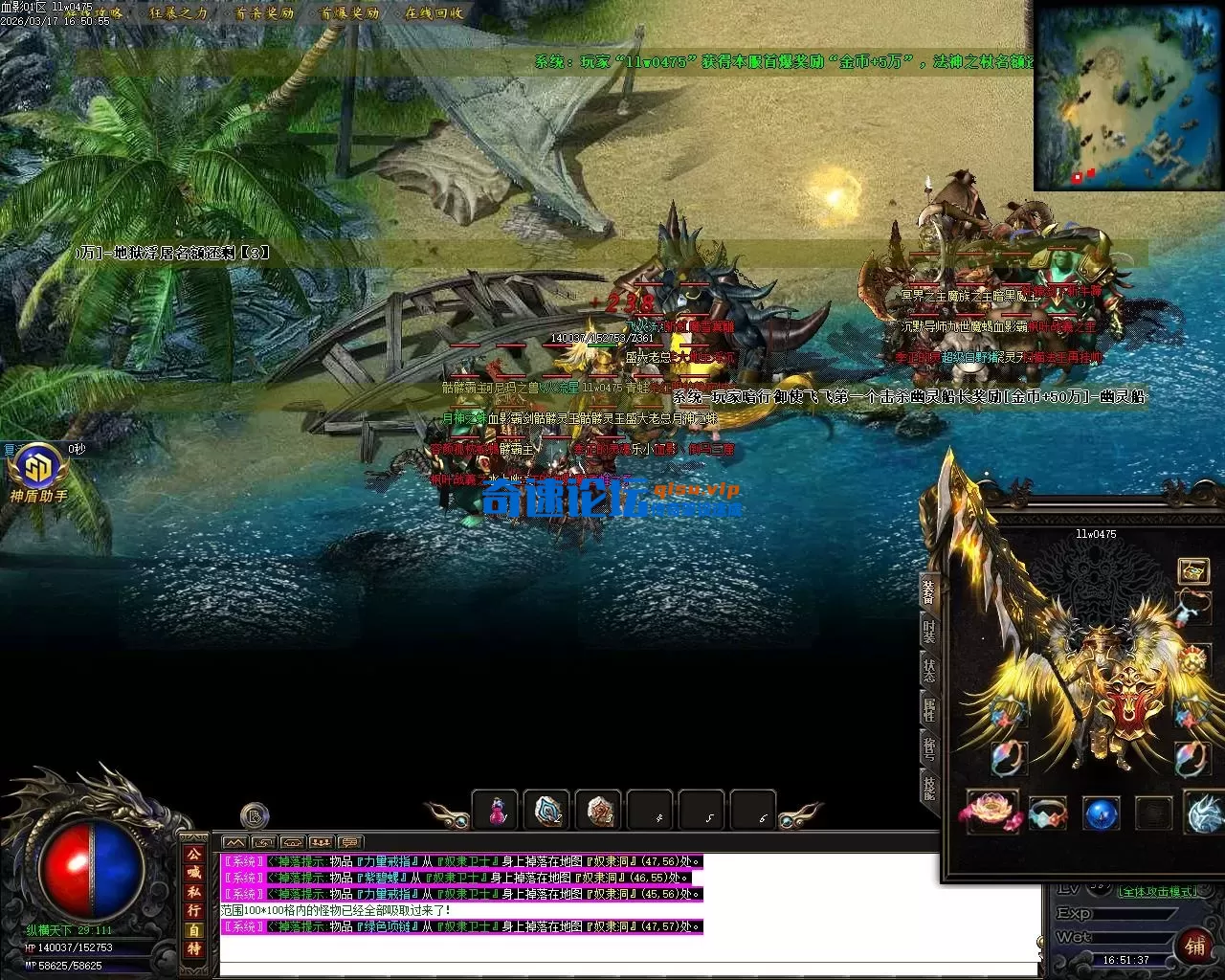The height and width of the screenshot is (980, 1225).
Task: Open the 铺 shop button
Action: tap(1195, 946)
